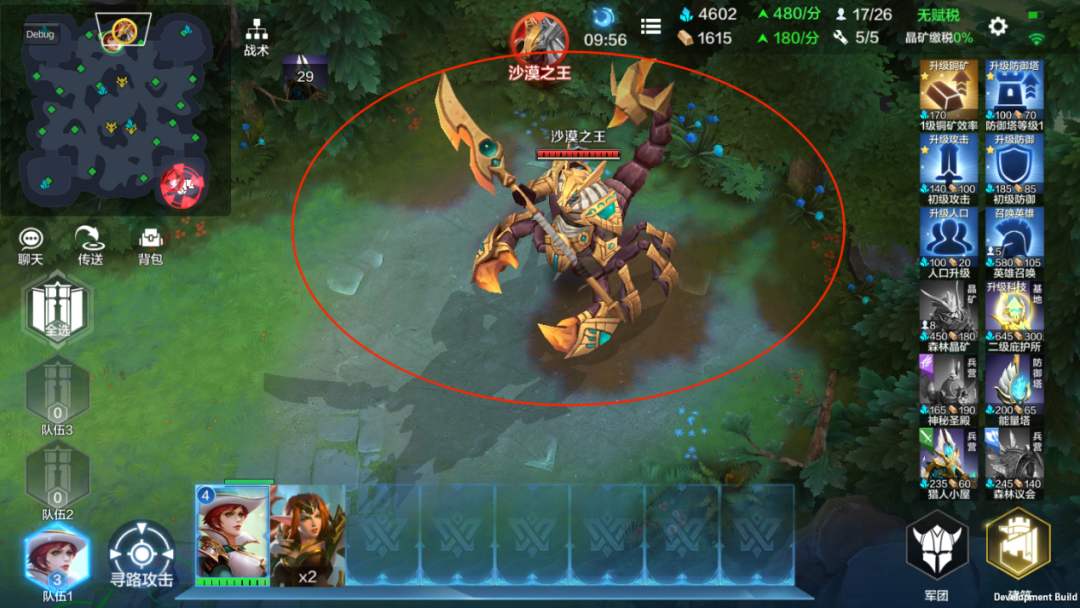Click the minimap
This screenshot has height=608, width=1080.
click(115, 108)
